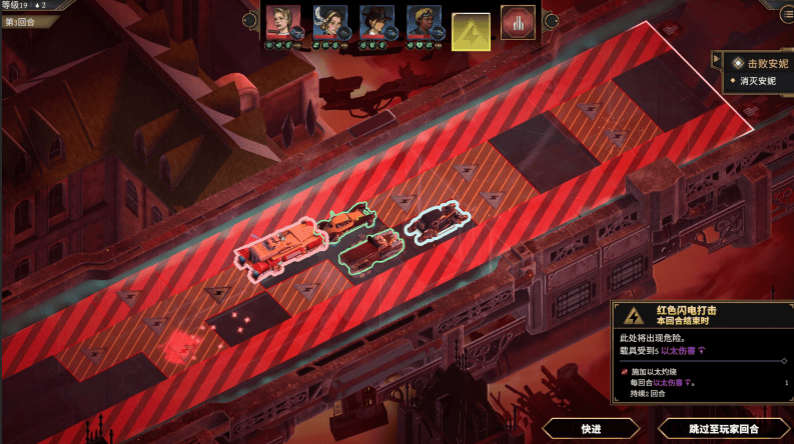Click the 快进 fast-forward button
This screenshot has height=444, width=794.
pyautogui.click(x=591, y=429)
